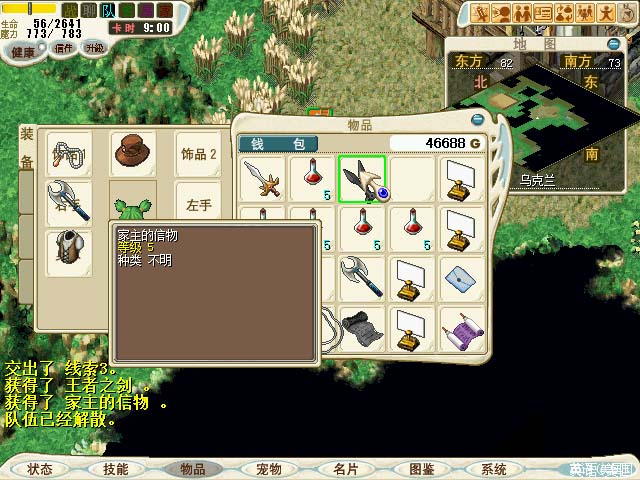640x480 pixels.
Task: Click the brown hat equipment slot
Action: click(130, 154)
